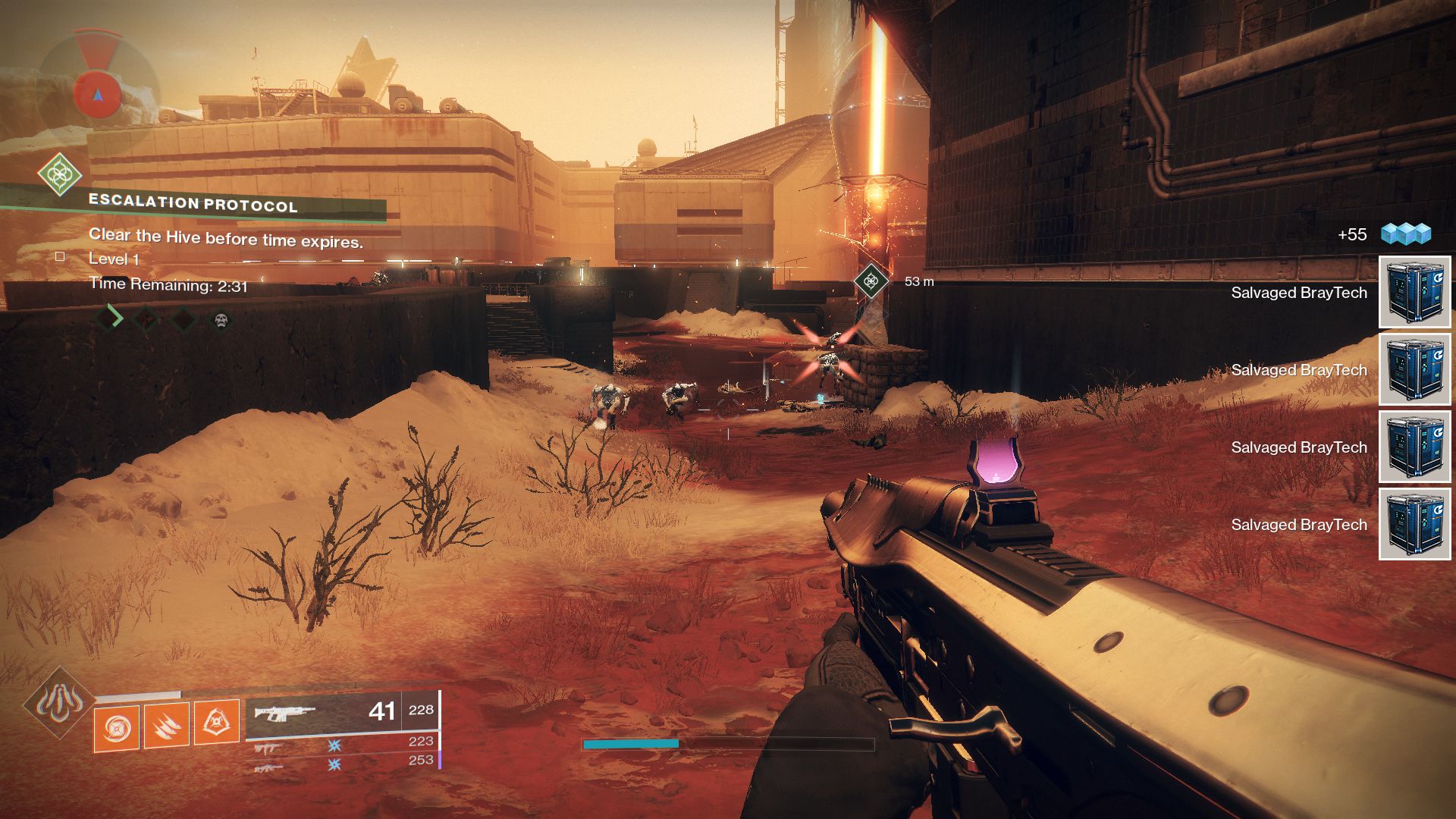This screenshot has width=1456, height=819.
Task: Click the waypoint marker showing 53m
Action: point(873,281)
